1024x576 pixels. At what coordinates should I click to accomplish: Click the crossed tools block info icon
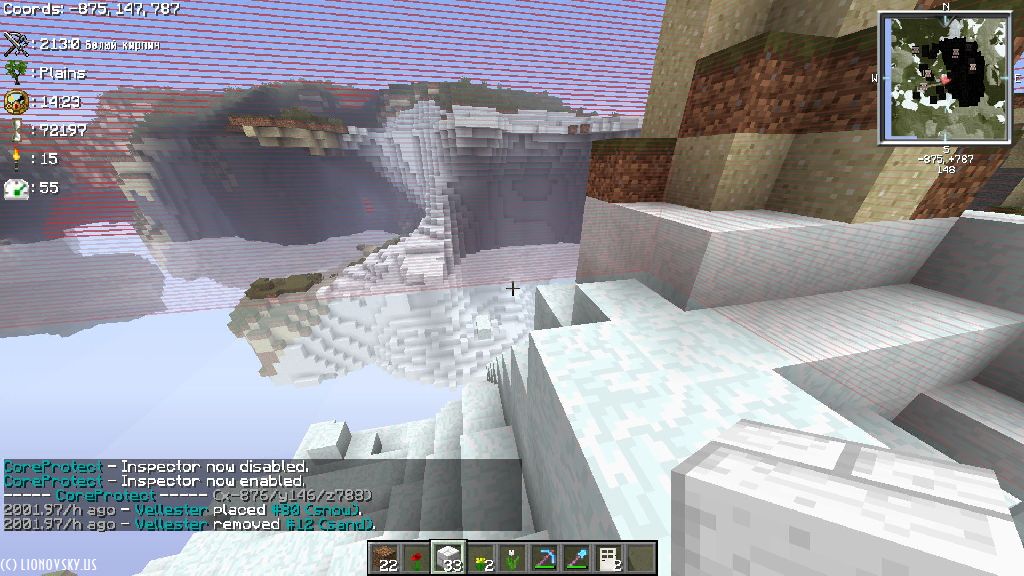tap(16, 44)
